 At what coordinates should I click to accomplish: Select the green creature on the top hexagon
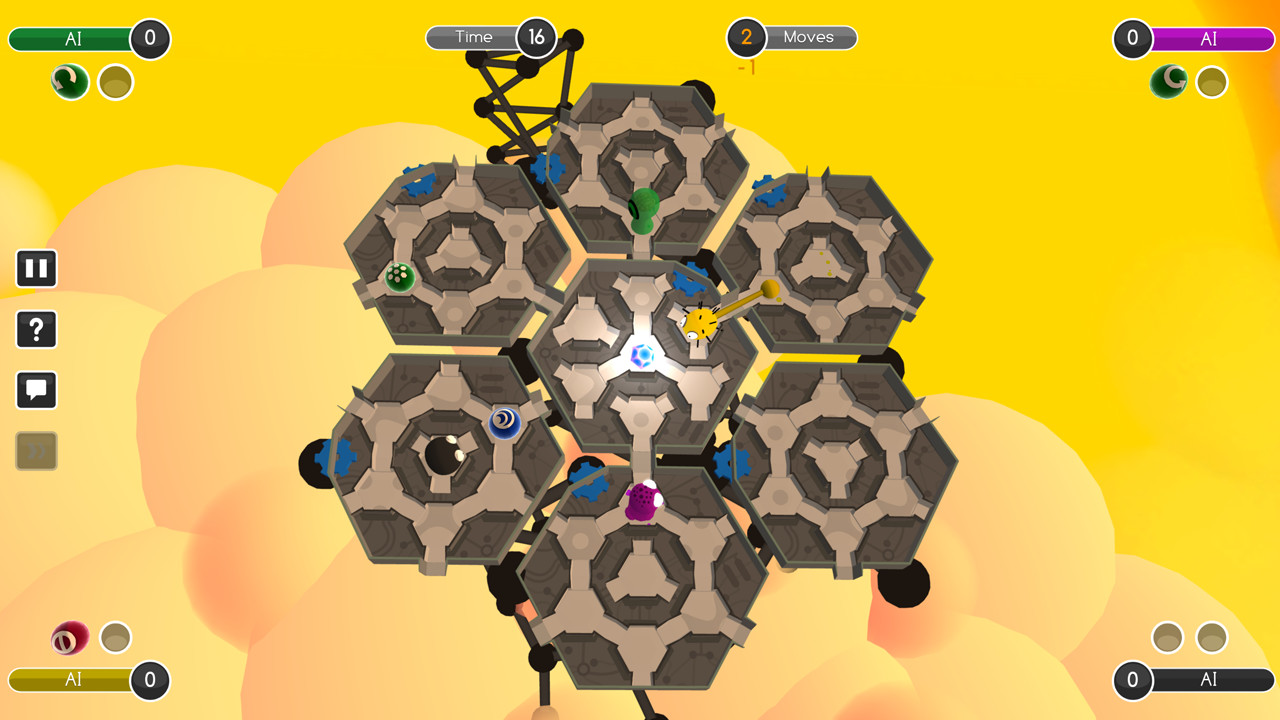644,210
